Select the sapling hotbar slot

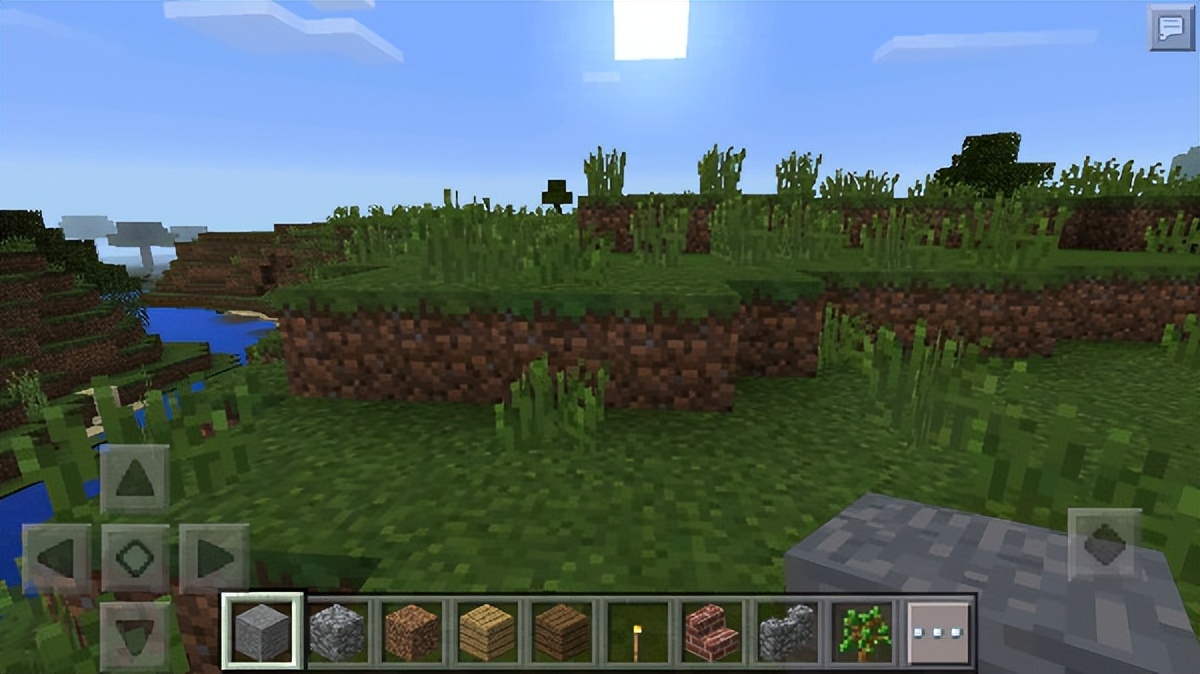click(x=861, y=633)
